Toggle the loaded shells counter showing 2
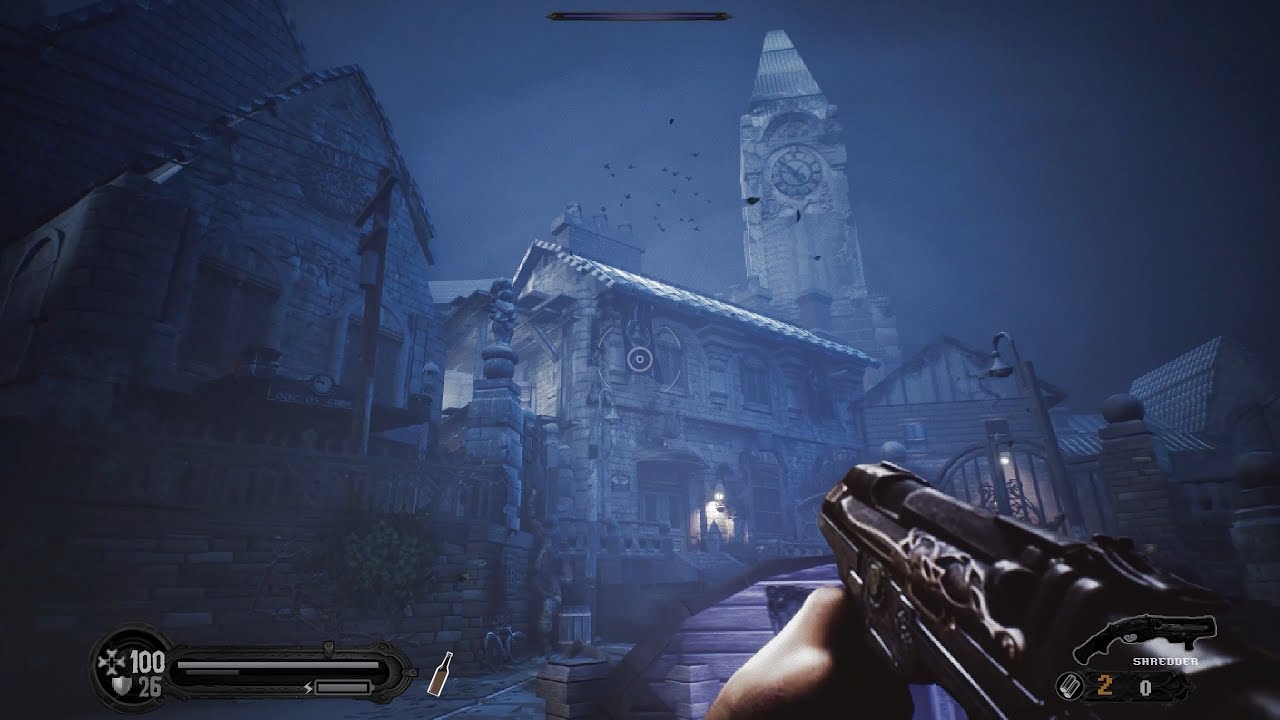Screen dimensions: 1280x720 pos(1104,687)
